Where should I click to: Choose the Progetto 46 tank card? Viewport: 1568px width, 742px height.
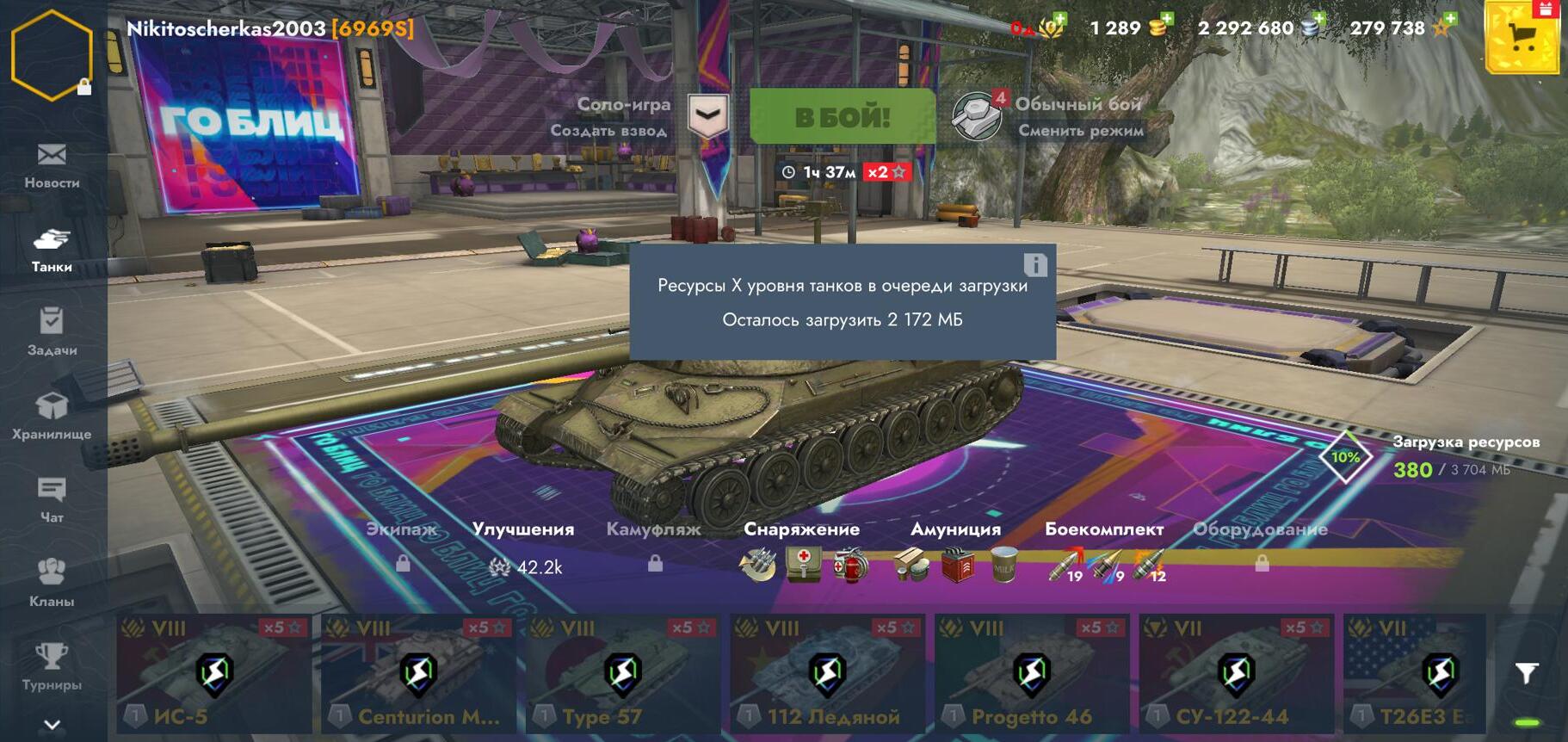pyautogui.click(x=1031, y=673)
